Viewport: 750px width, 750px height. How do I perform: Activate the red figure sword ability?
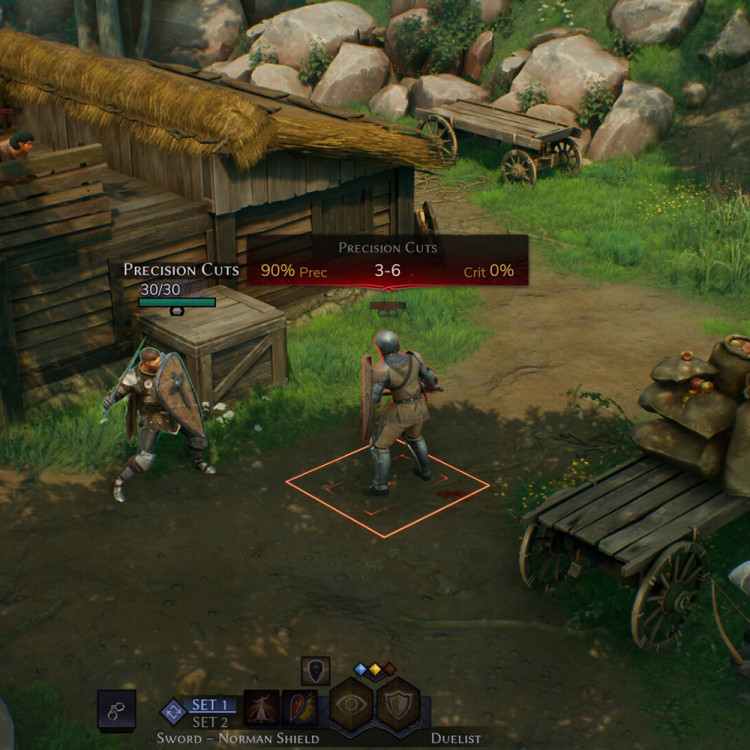point(261,707)
